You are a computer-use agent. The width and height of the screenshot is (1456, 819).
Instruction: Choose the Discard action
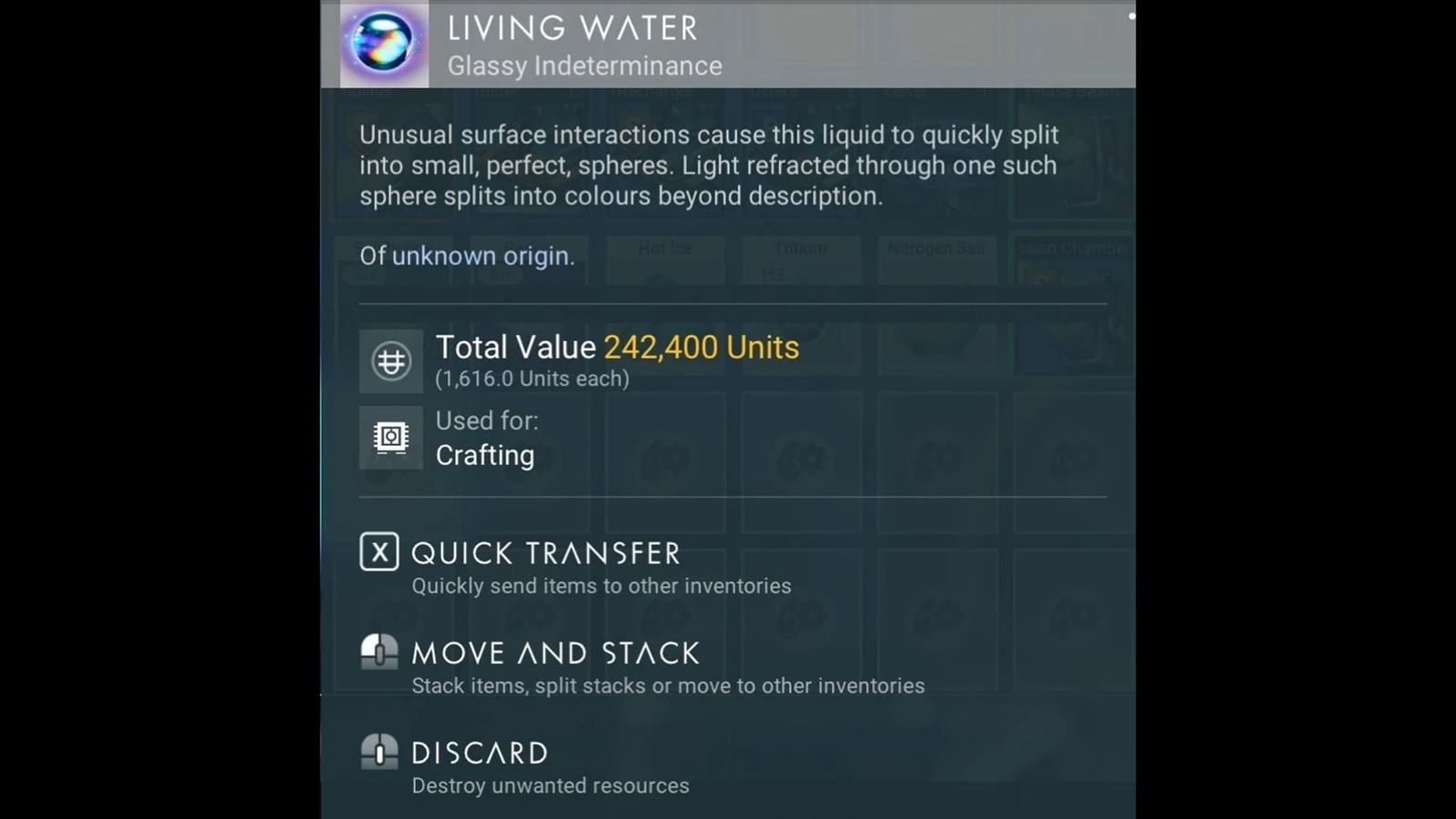pos(480,753)
